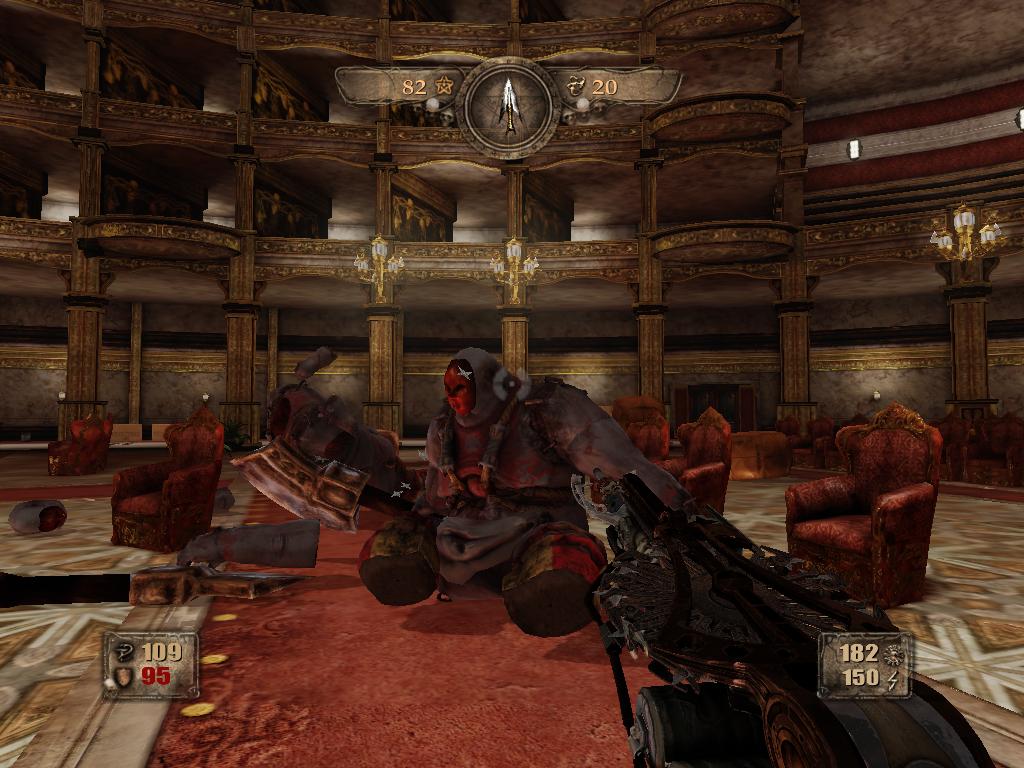
Task: Click the souls icon beside 20
Action: (x=577, y=86)
